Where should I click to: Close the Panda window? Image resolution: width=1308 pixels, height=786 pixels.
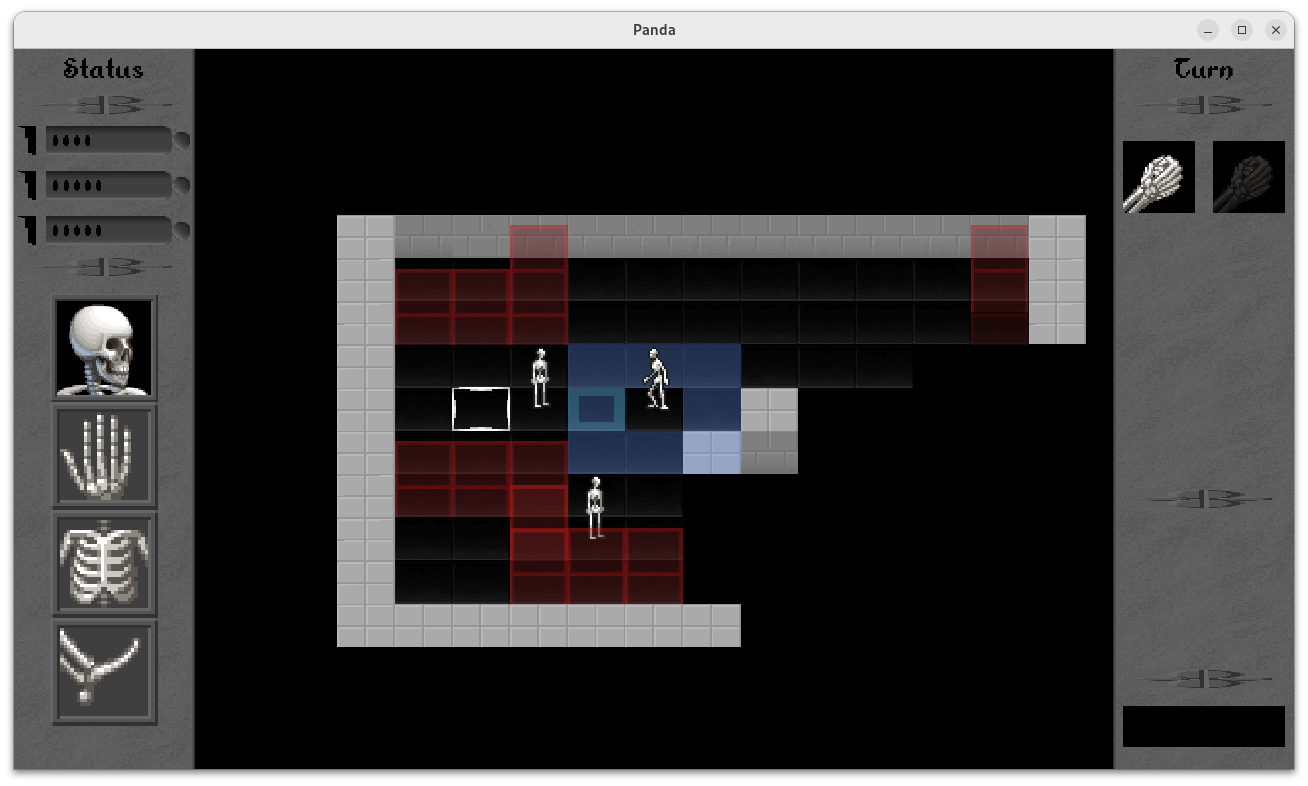pos(1275,30)
